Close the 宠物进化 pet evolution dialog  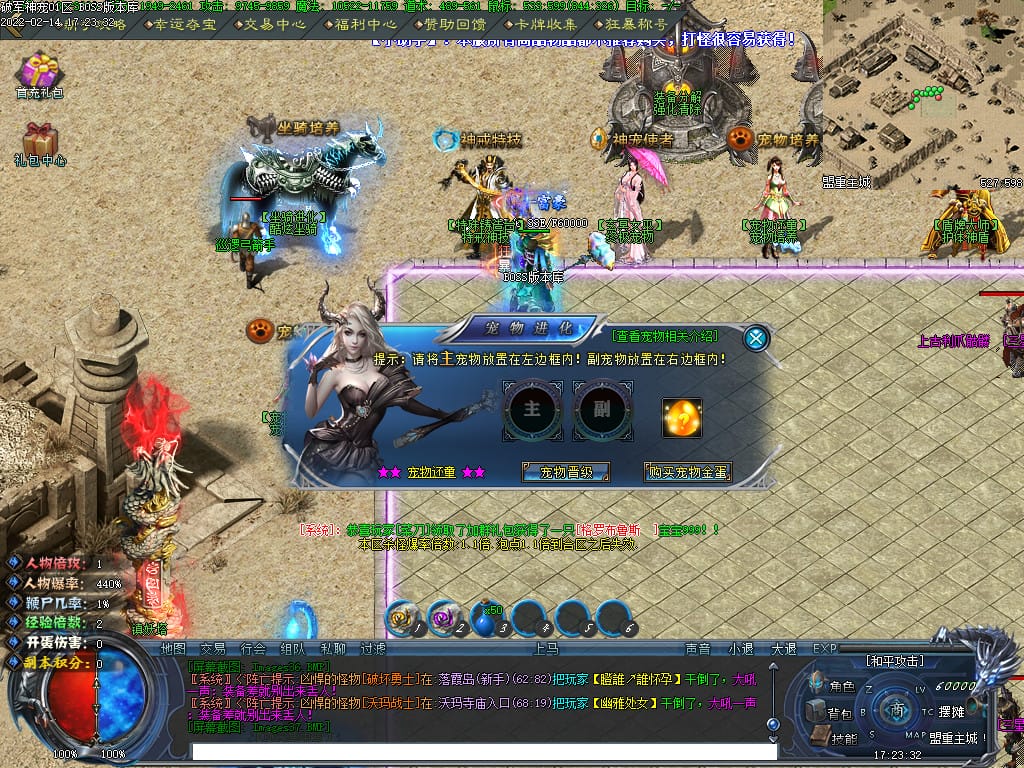tap(757, 338)
